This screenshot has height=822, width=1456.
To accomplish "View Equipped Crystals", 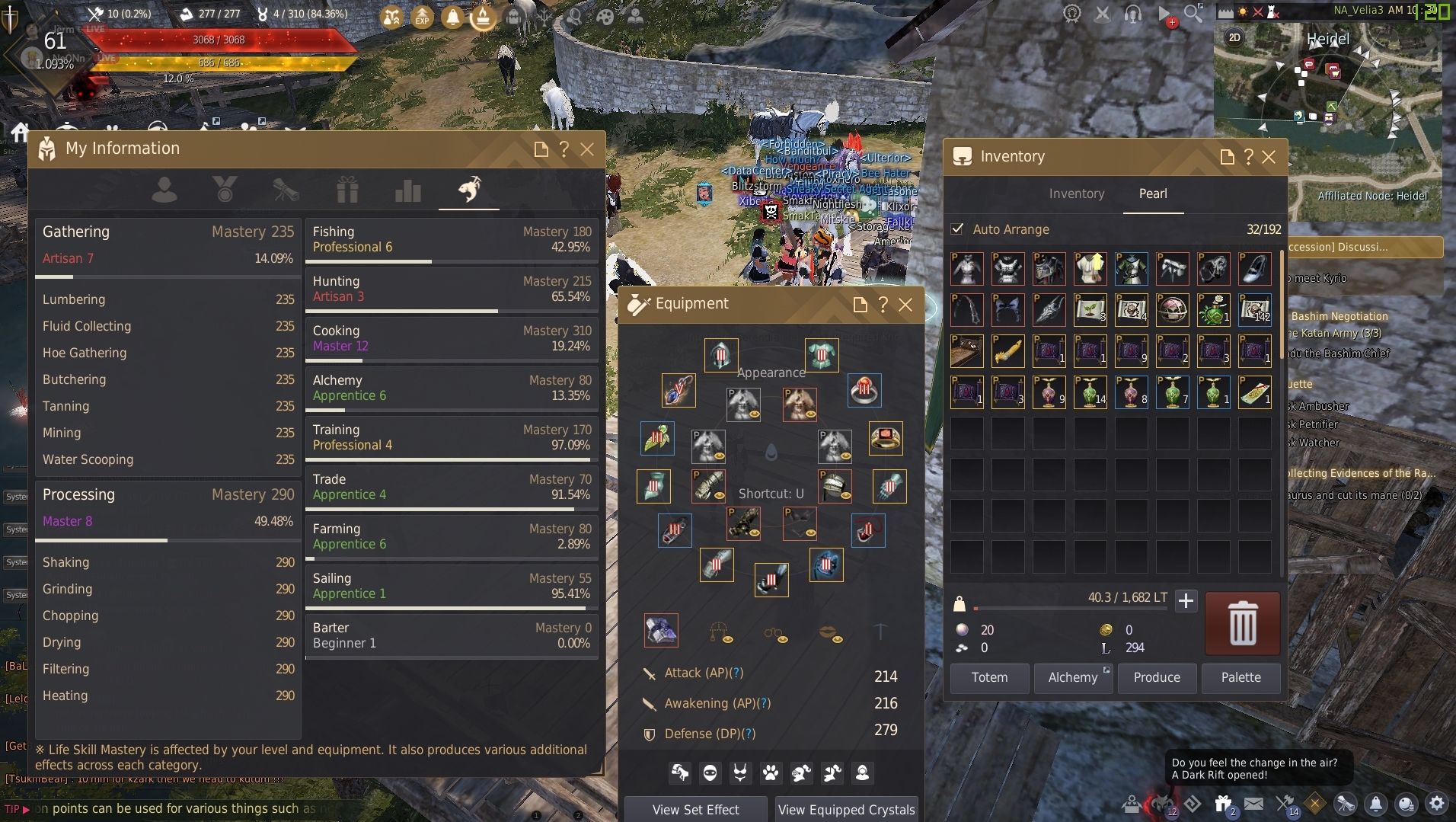I will pos(846,810).
